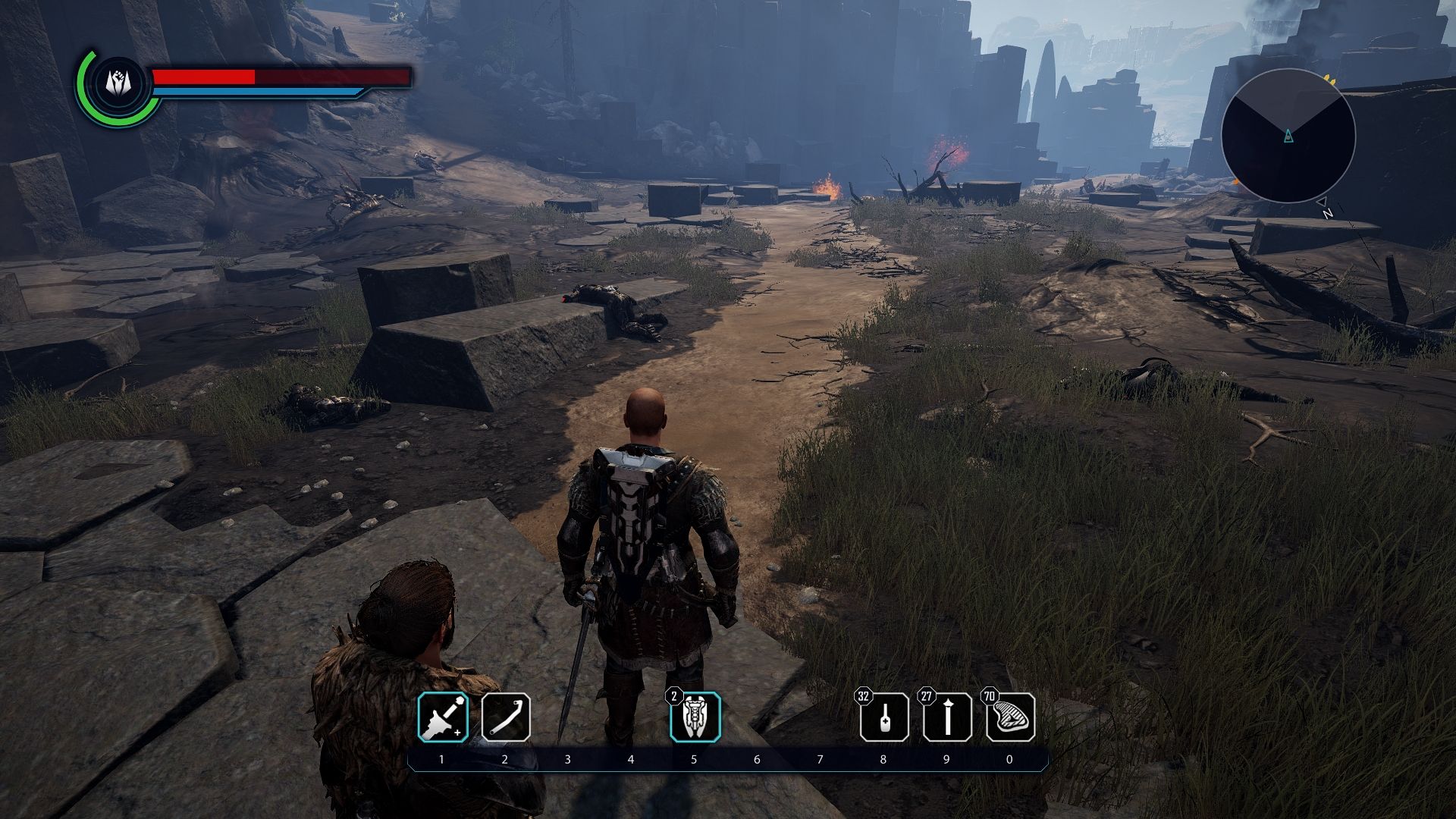Use the healing potion with 32 count

(884, 717)
